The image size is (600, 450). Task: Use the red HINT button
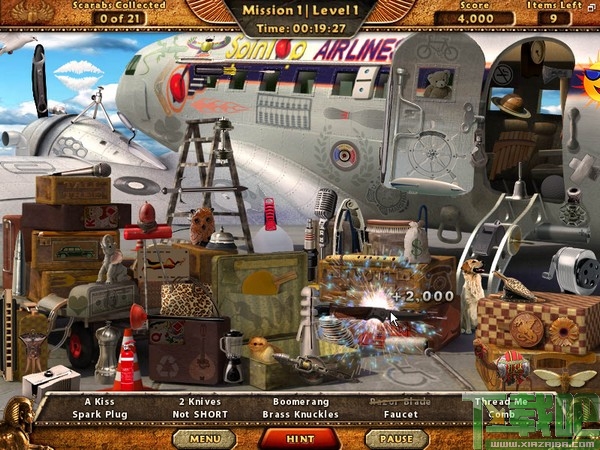click(300, 437)
